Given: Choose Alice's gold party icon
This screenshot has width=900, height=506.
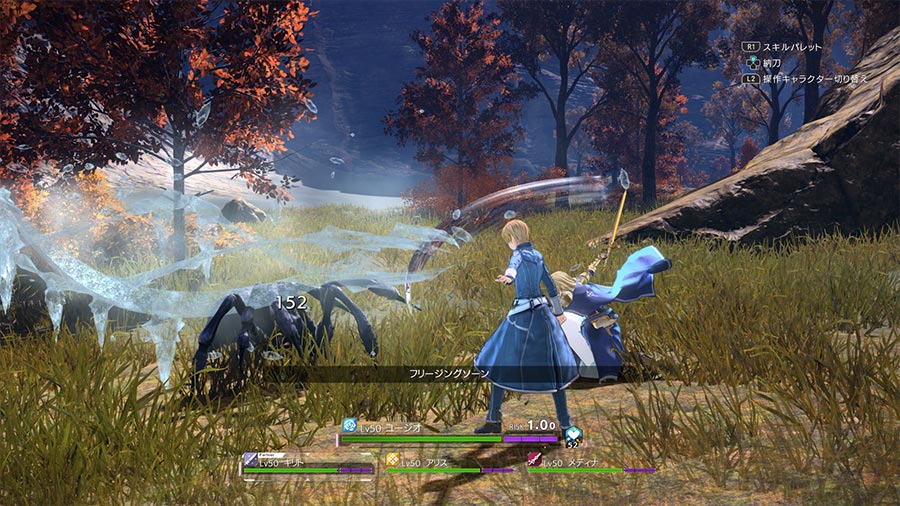Looking at the screenshot, I should [392, 460].
